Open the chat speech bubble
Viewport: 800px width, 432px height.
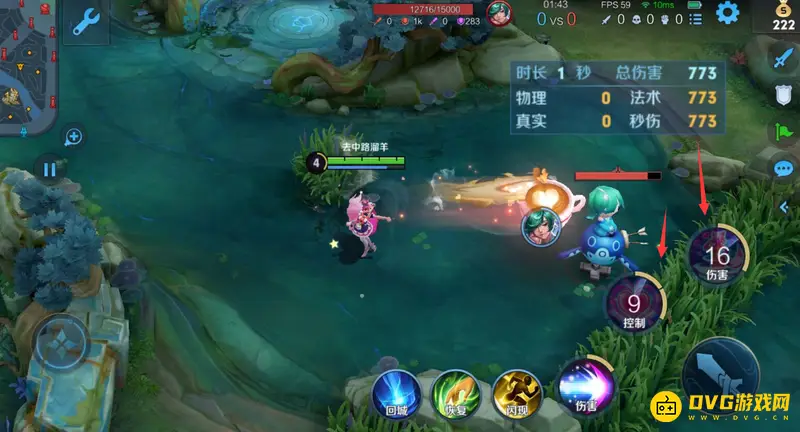784,168
